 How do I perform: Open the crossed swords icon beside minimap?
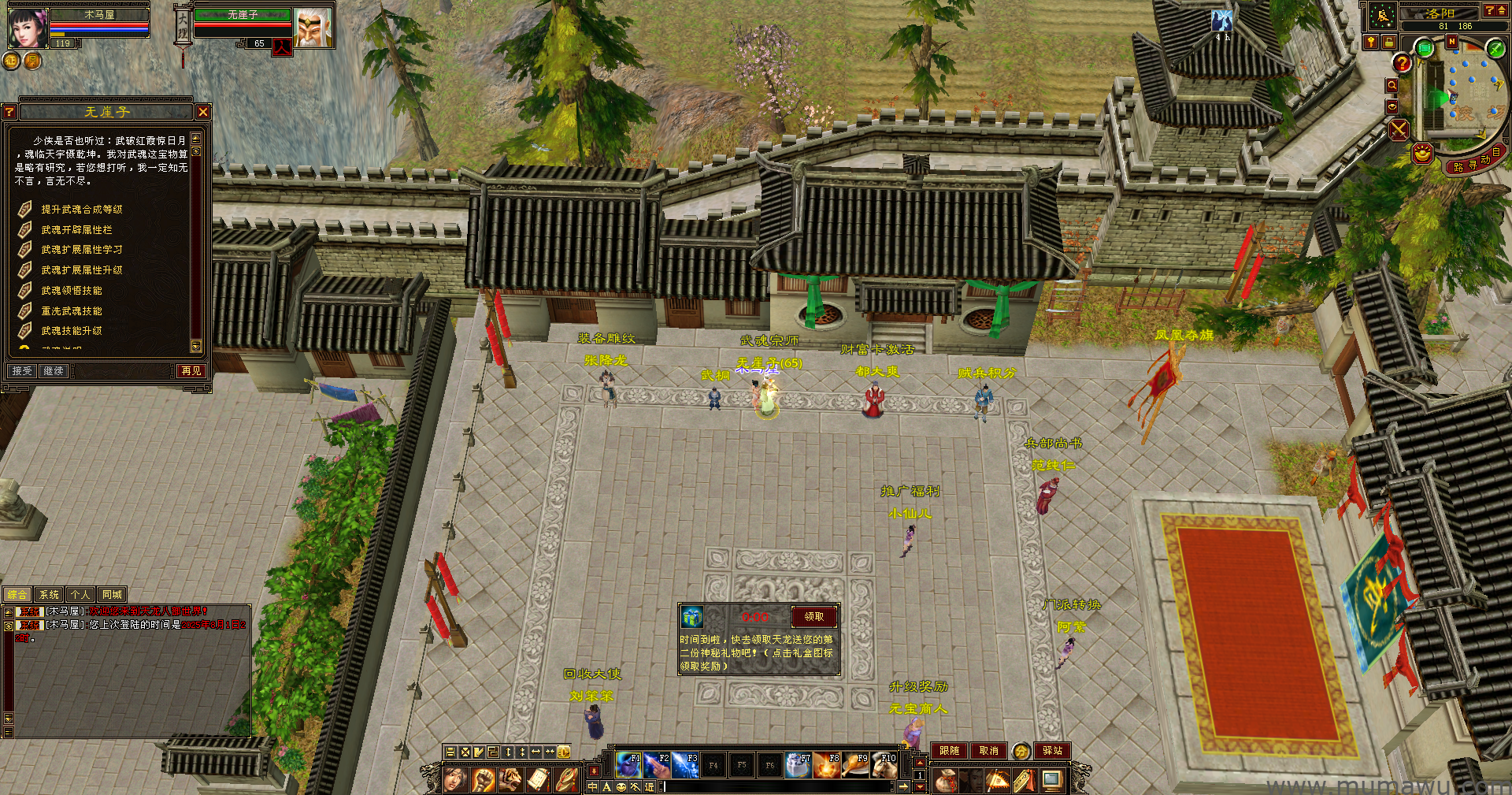(1399, 130)
